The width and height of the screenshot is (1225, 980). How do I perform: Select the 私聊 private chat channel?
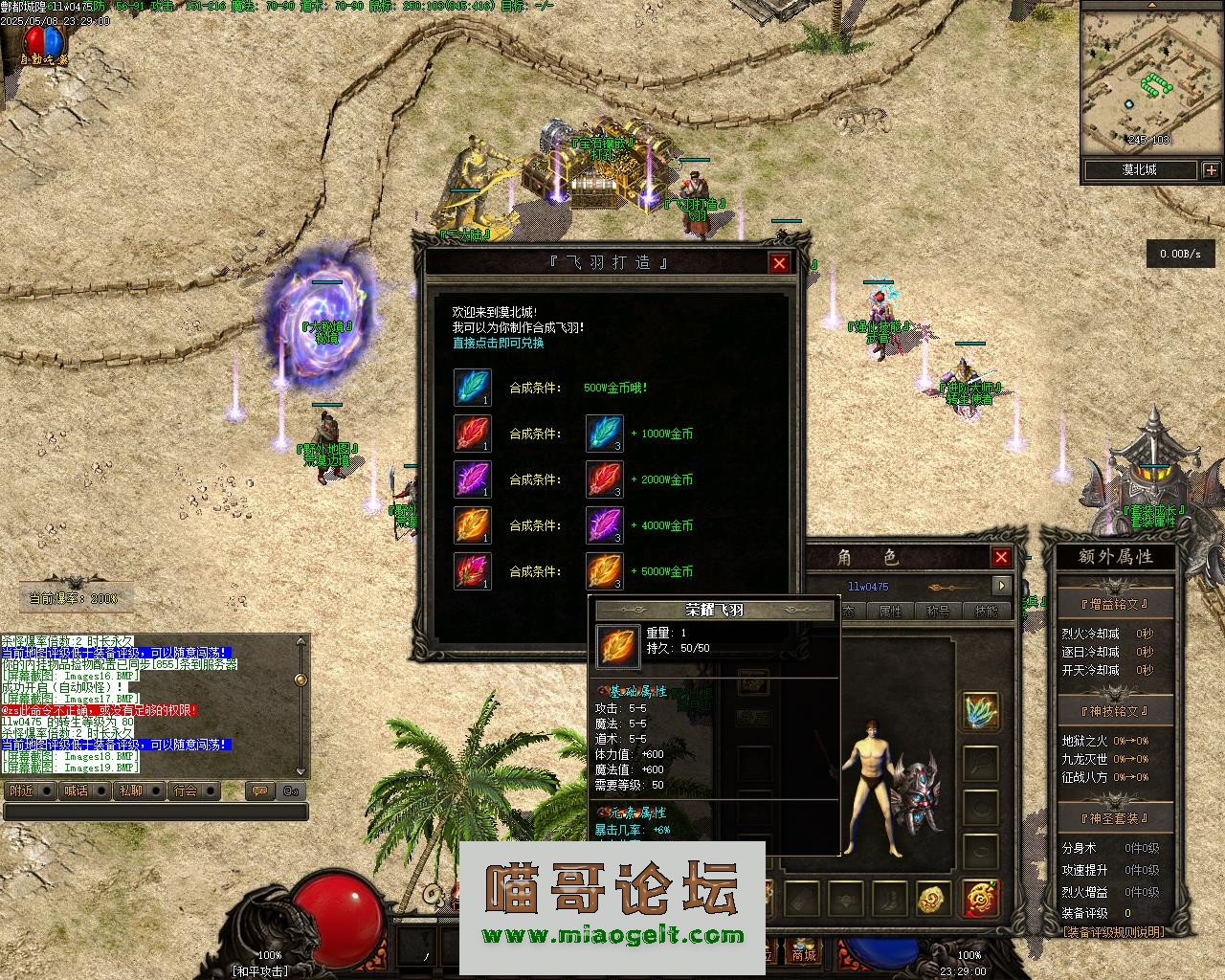coord(130,791)
